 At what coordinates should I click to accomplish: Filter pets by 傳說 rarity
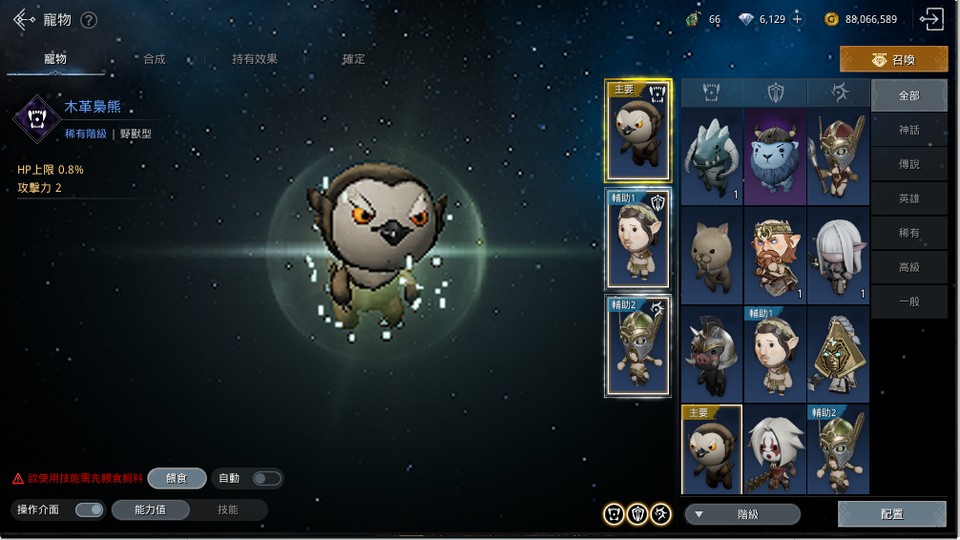[x=909, y=164]
